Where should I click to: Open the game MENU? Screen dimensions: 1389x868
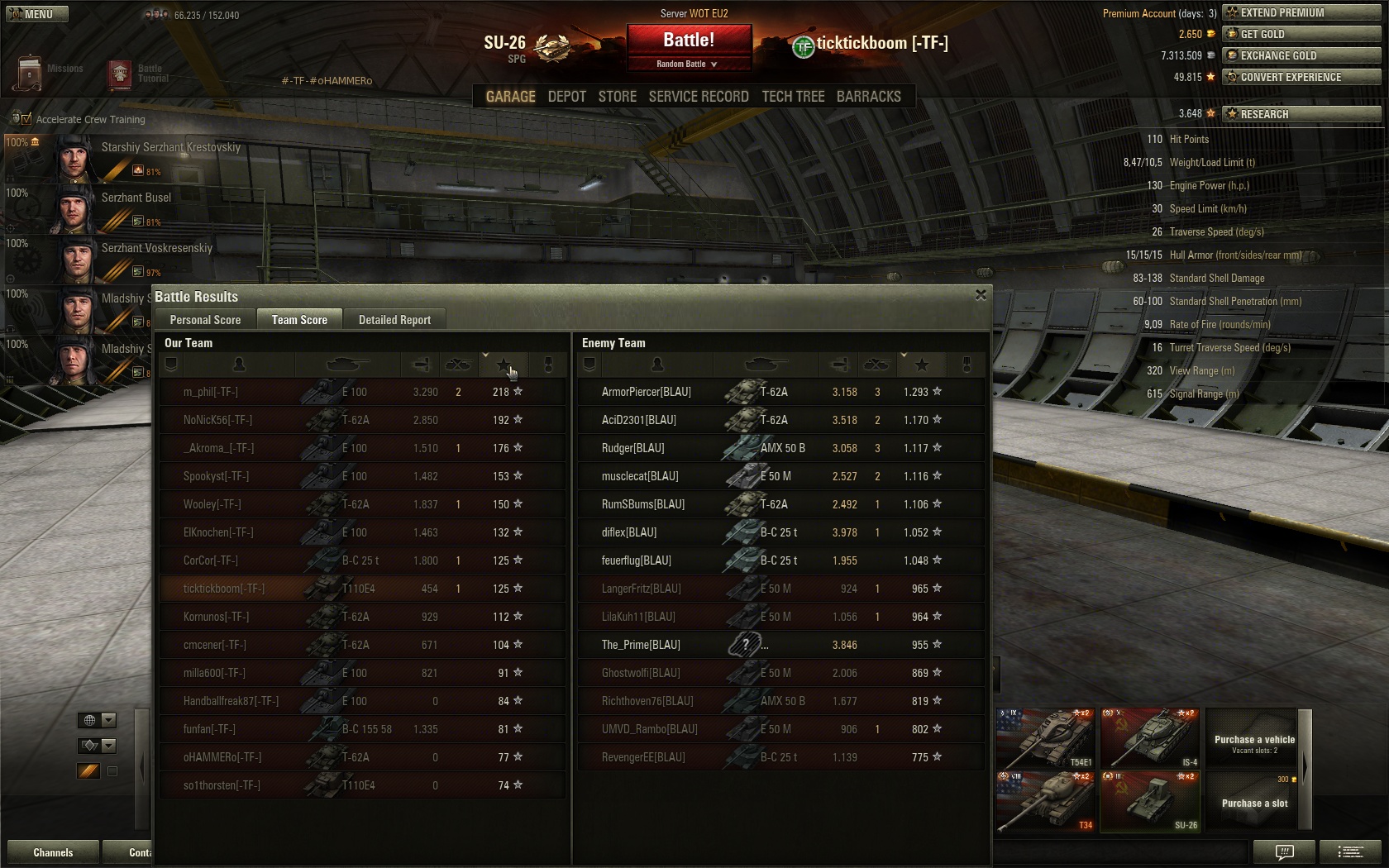tap(36, 14)
